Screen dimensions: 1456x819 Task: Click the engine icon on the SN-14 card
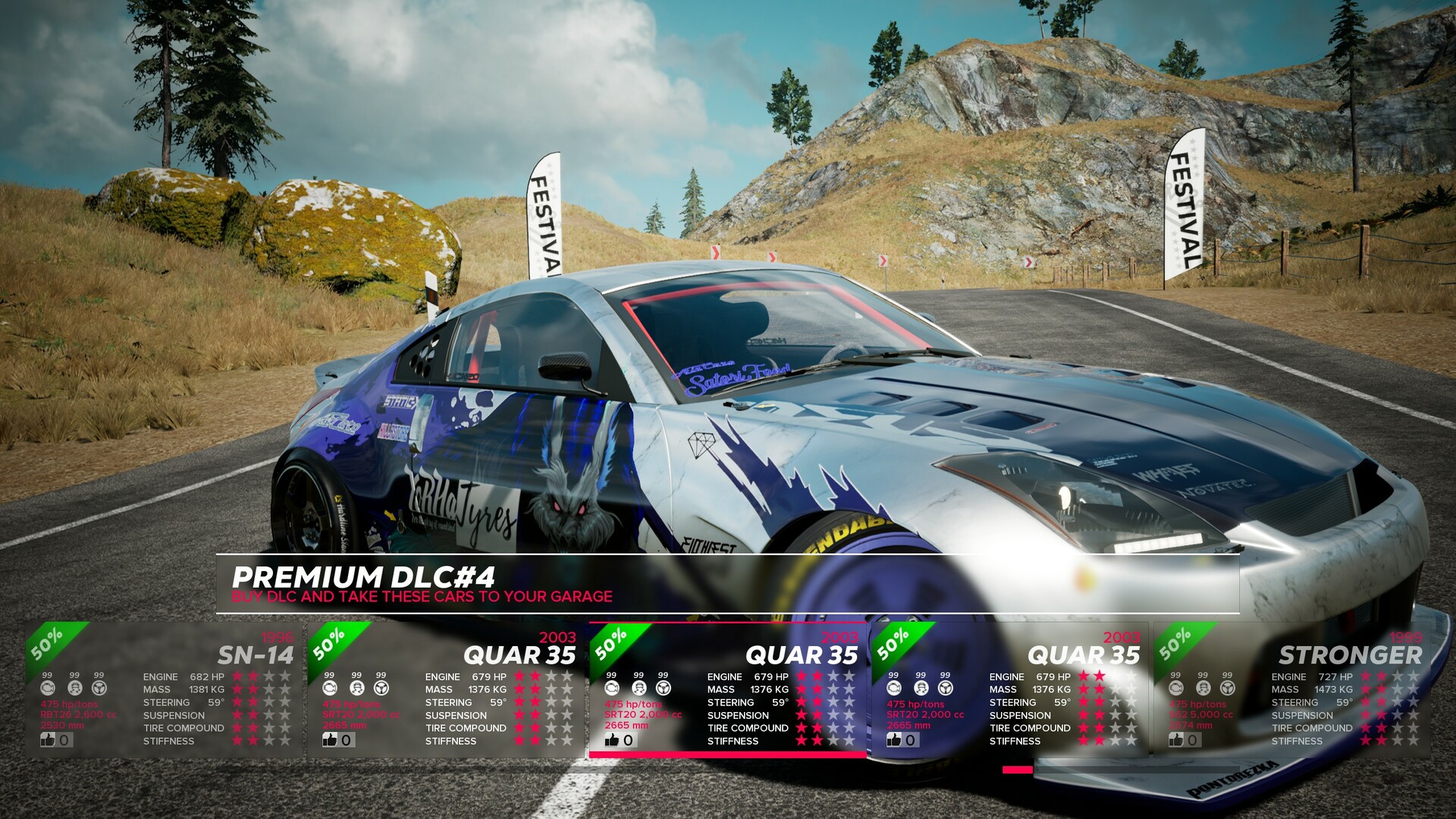pyautogui.click(x=49, y=689)
